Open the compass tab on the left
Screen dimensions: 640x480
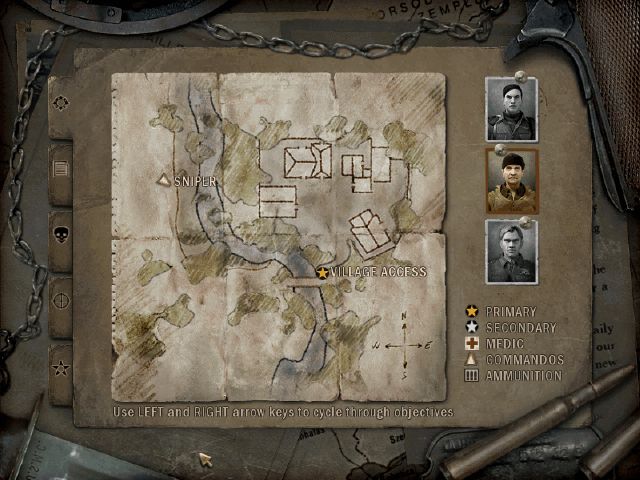[x=61, y=103]
